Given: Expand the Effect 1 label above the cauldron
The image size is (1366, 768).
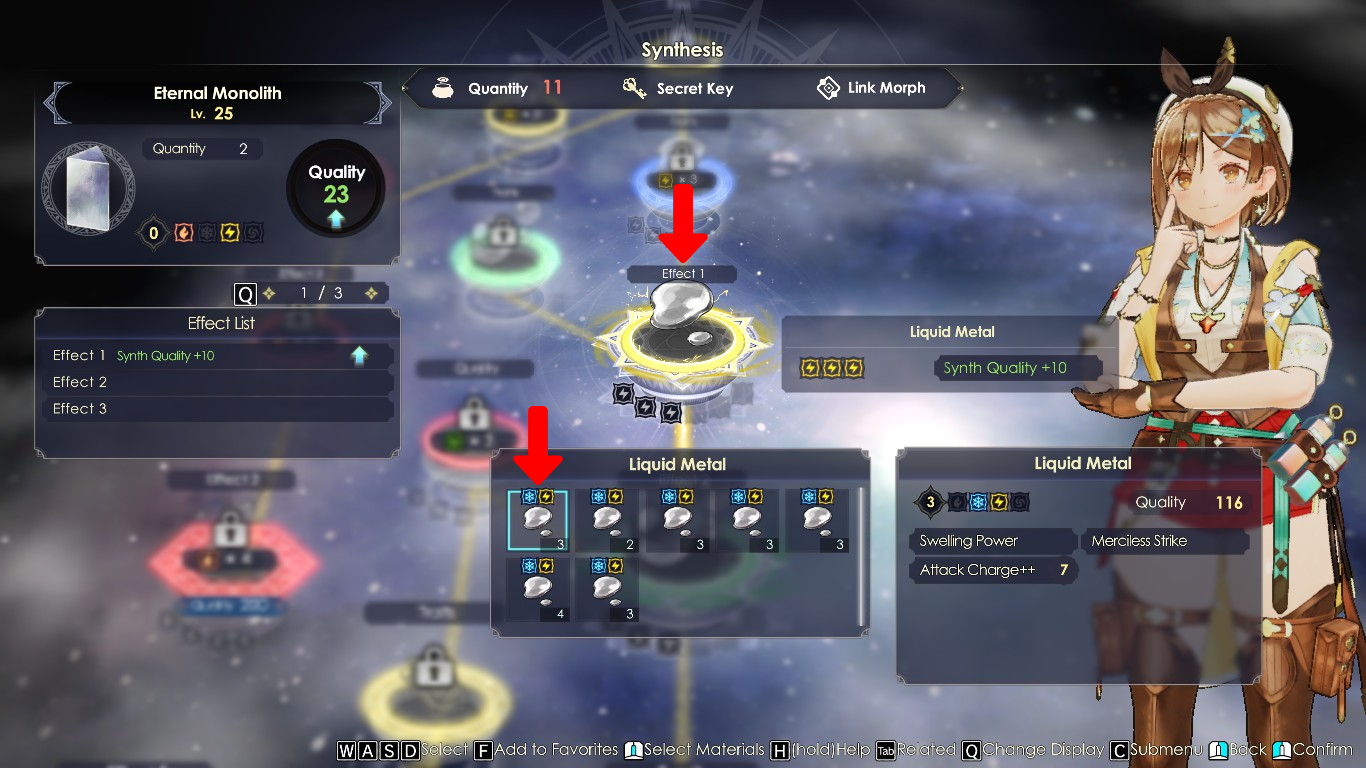Looking at the screenshot, I should 681,273.
